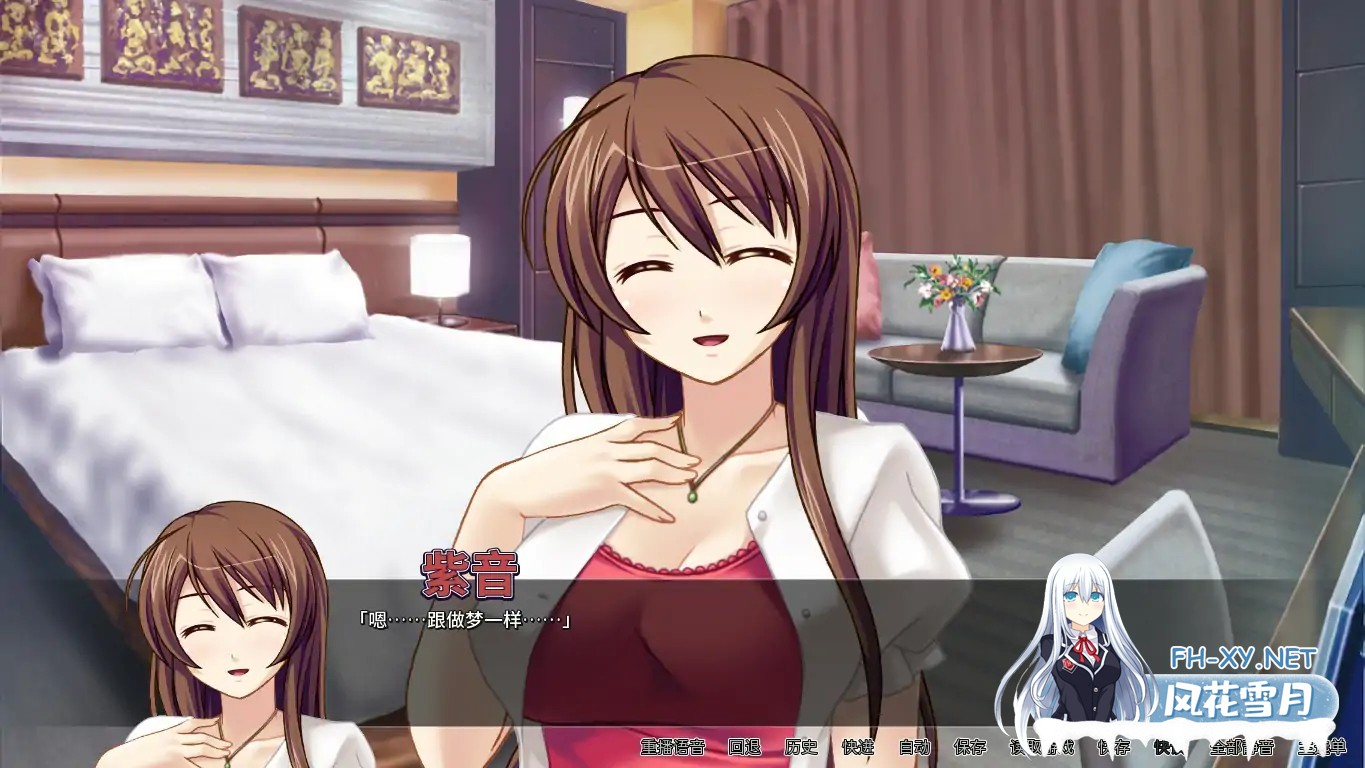
Task: Toggle 自动 auto-play mode
Action: (914, 747)
